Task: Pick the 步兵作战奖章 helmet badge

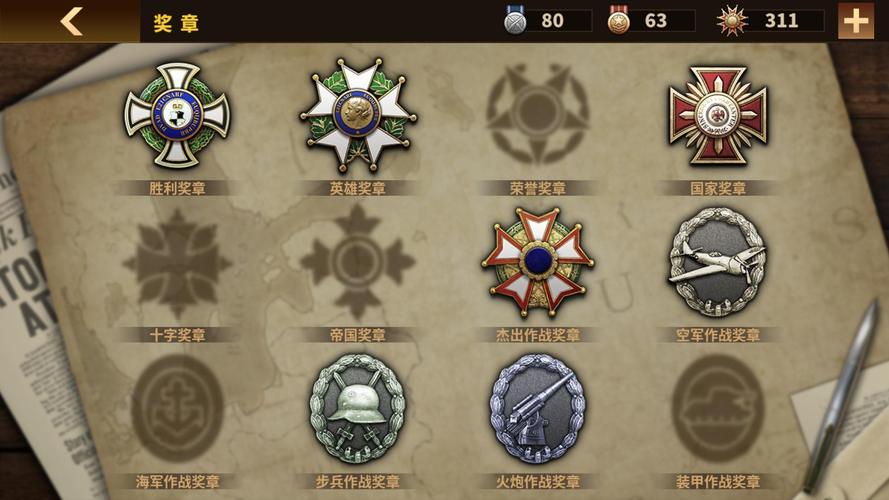Action: [357, 408]
